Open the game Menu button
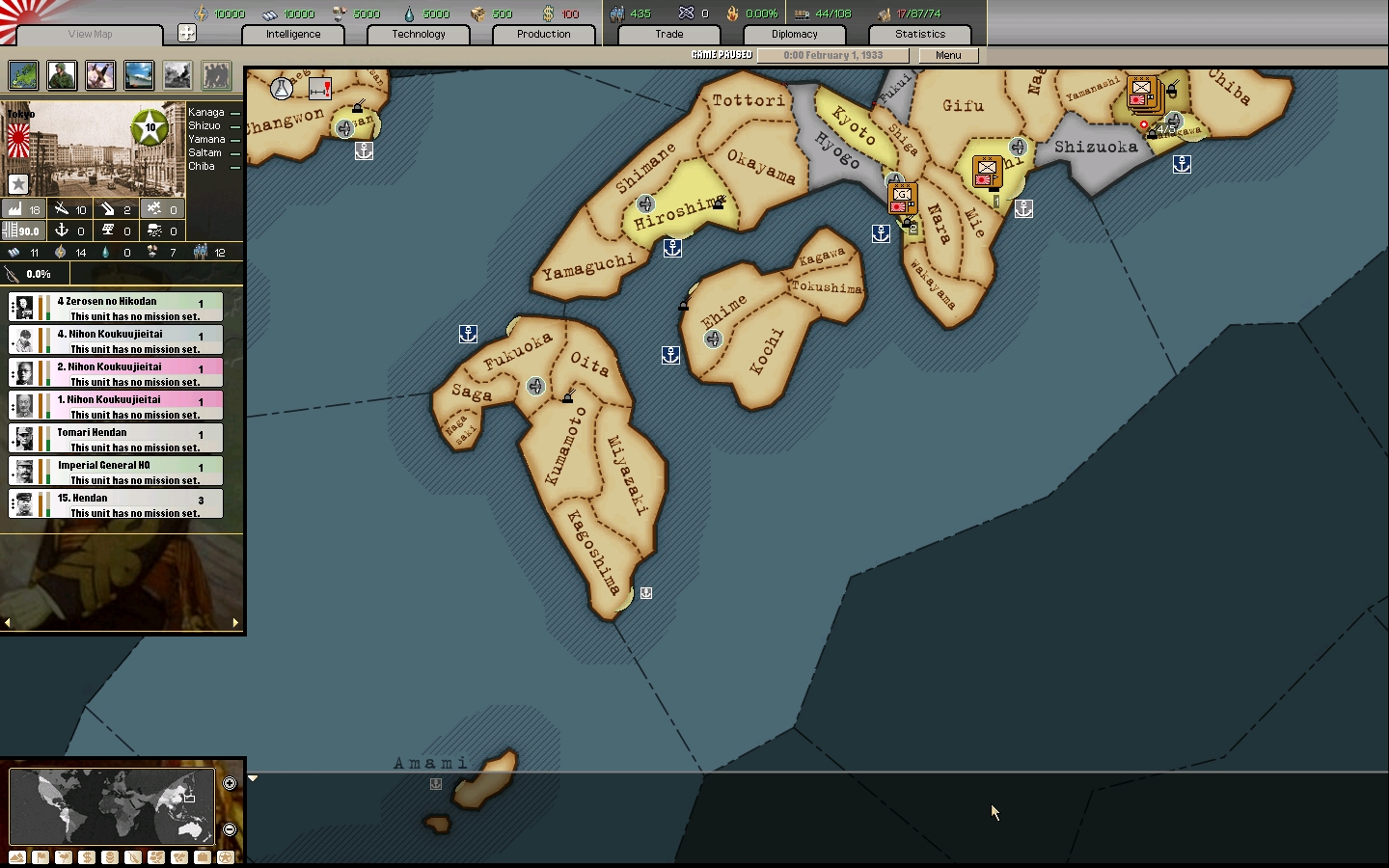The image size is (1389, 868). pos(948,55)
